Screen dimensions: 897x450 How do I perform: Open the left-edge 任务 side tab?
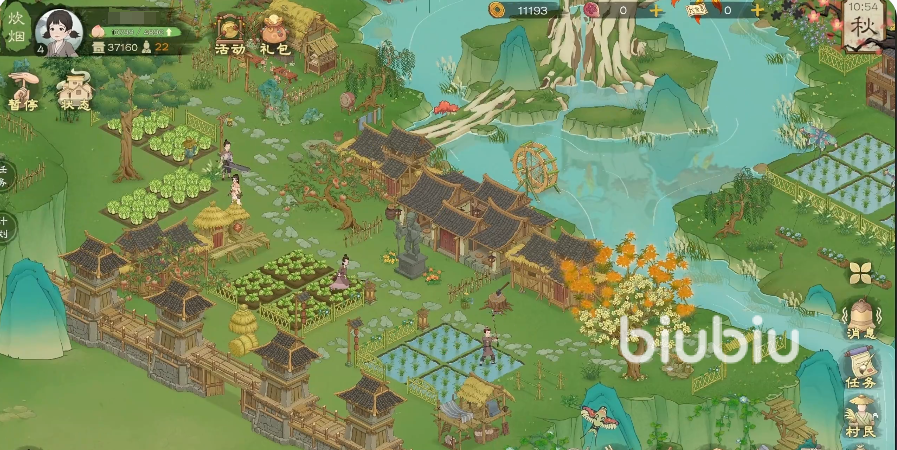5,176
